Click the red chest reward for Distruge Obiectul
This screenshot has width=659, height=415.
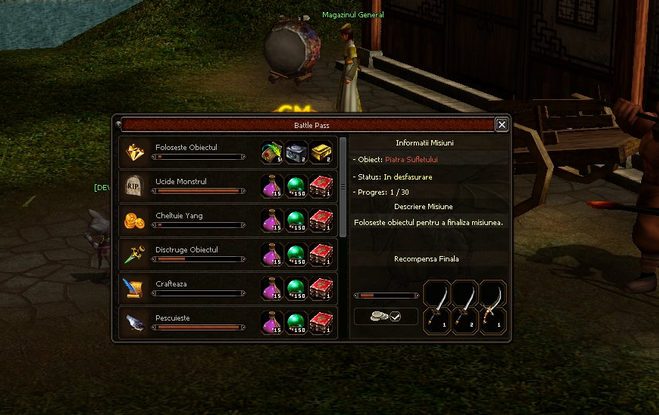click(x=320, y=254)
